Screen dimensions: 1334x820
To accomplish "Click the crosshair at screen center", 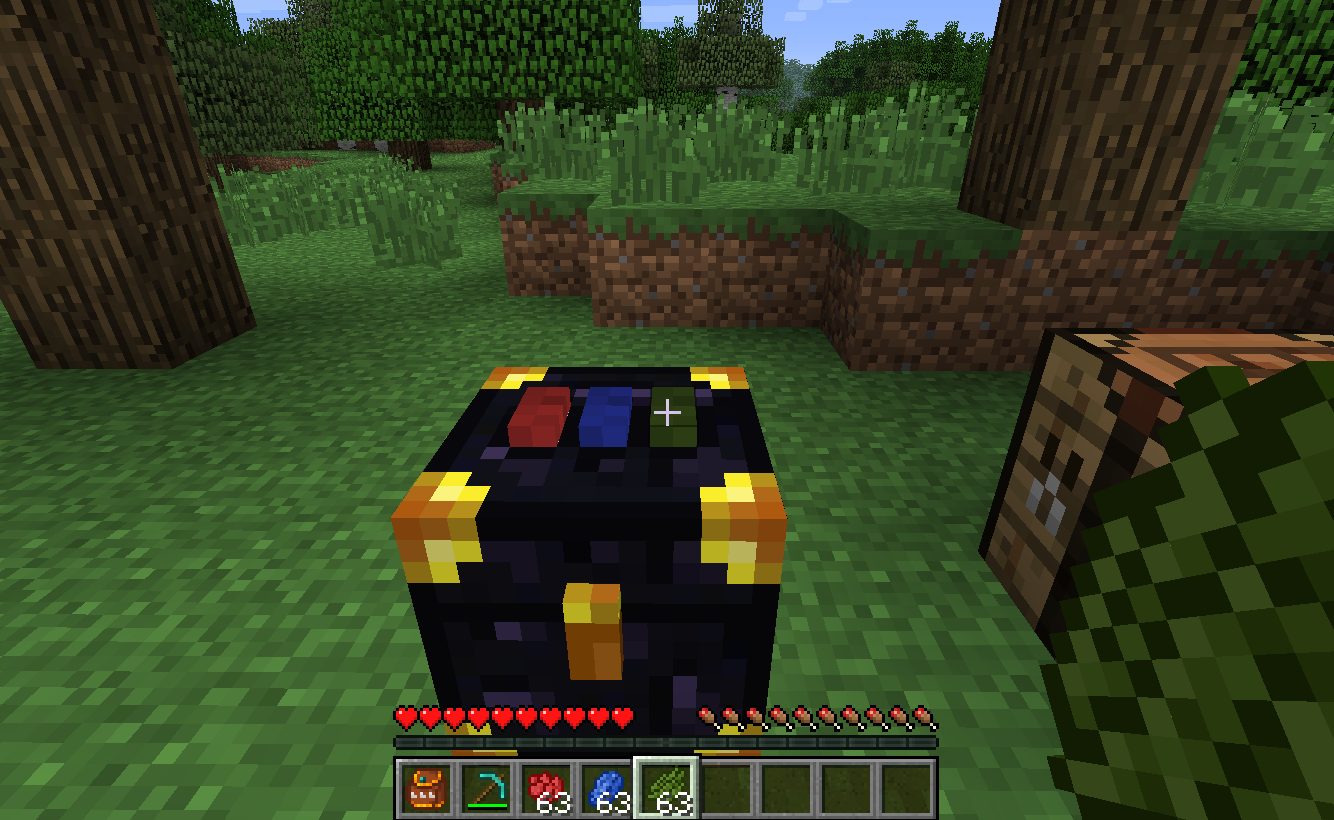I will [x=667, y=410].
